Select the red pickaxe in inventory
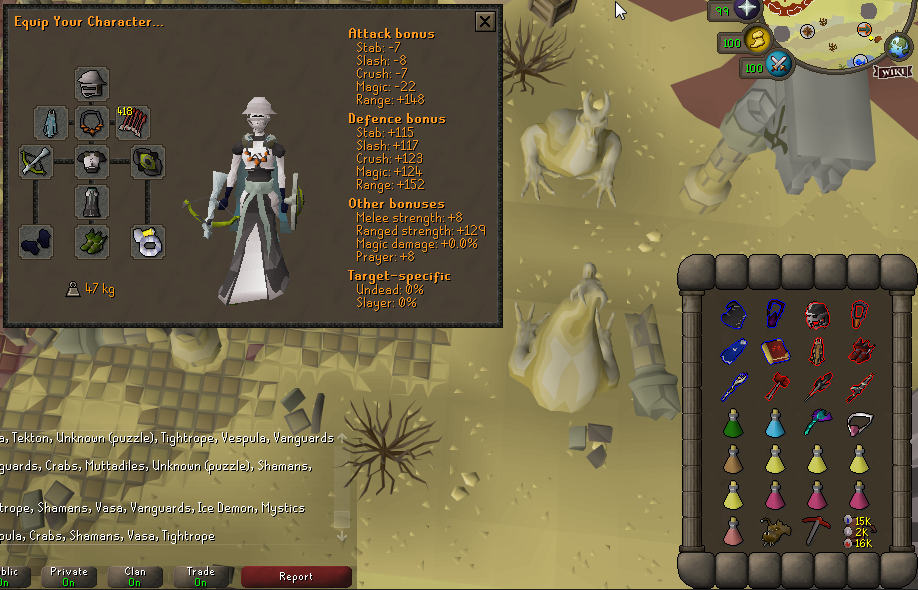 pos(815,529)
